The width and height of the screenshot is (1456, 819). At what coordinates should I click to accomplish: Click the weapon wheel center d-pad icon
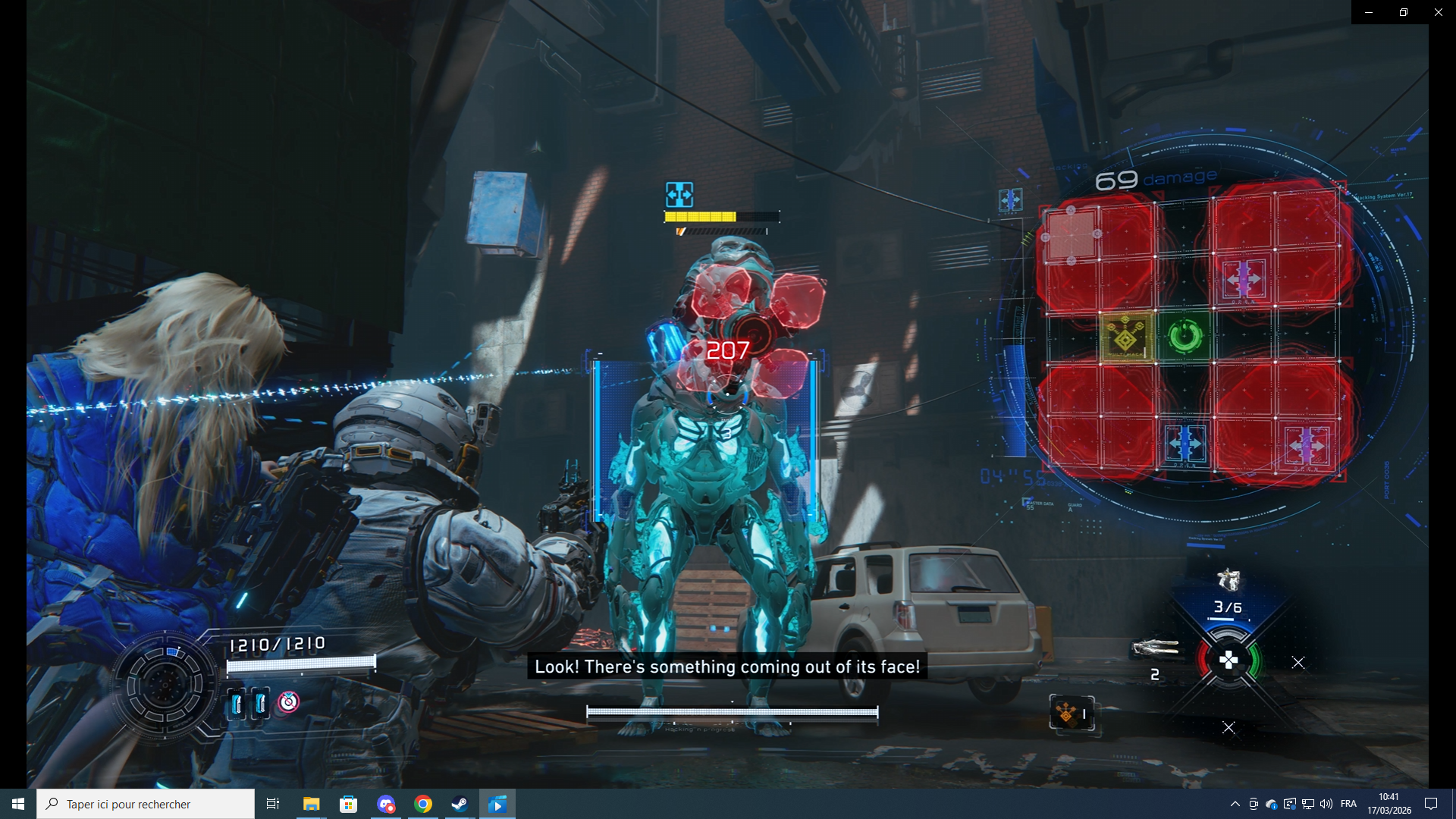1228,661
